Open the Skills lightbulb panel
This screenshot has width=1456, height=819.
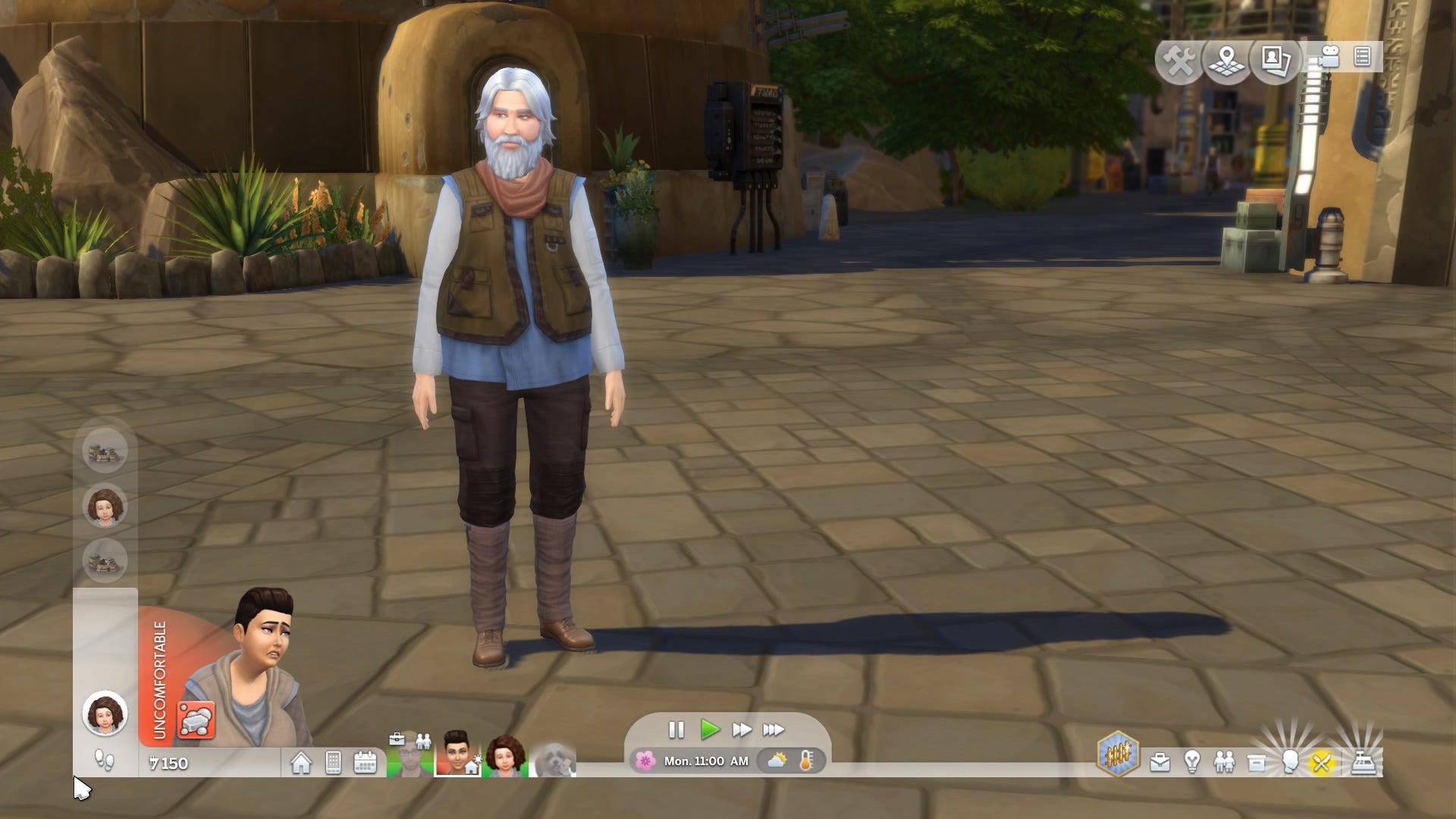point(1192,762)
